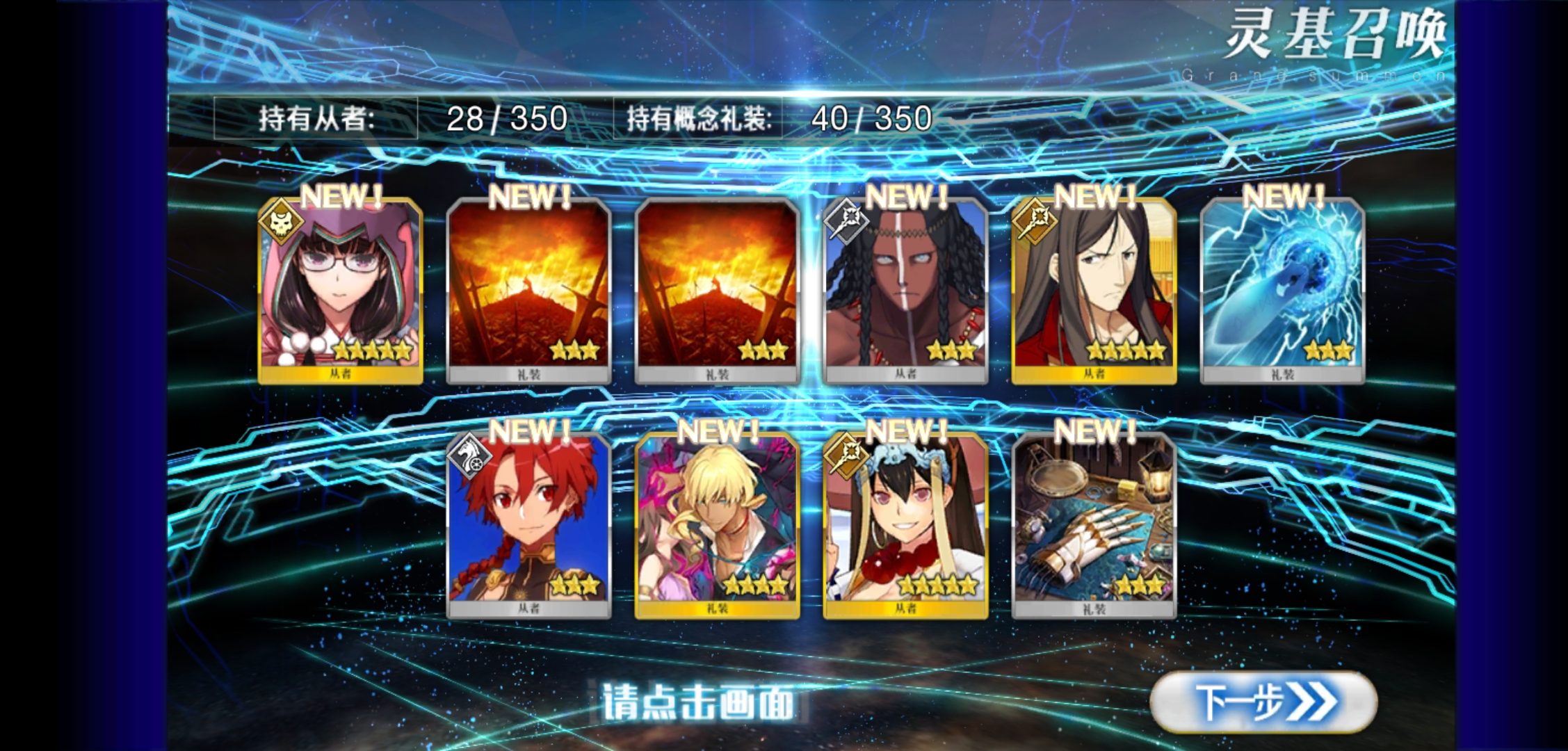
Task: Select the red-haired boy rider servant card
Action: [528, 526]
